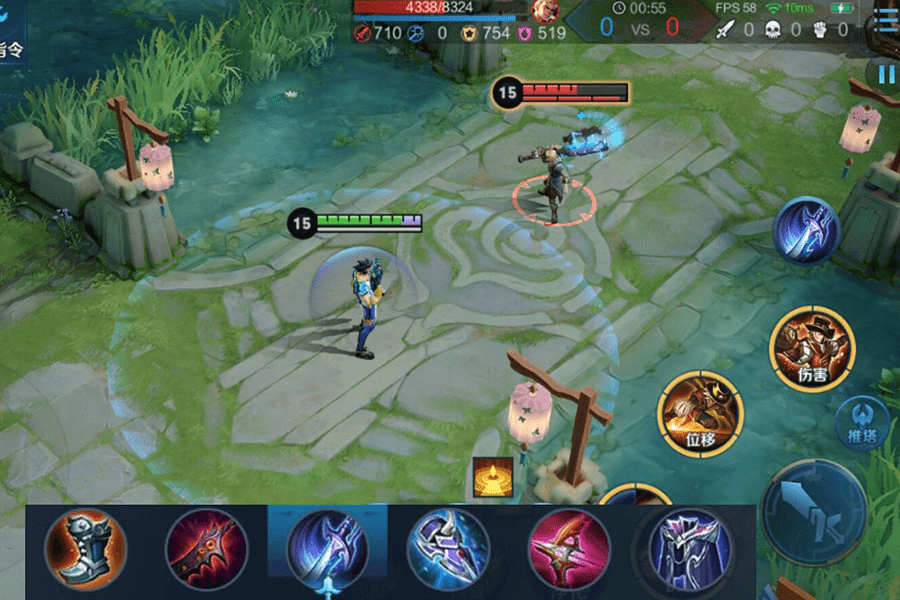Open the three-line menu in the corner
Image resolution: width=900 pixels, height=600 pixels.
tap(886, 22)
